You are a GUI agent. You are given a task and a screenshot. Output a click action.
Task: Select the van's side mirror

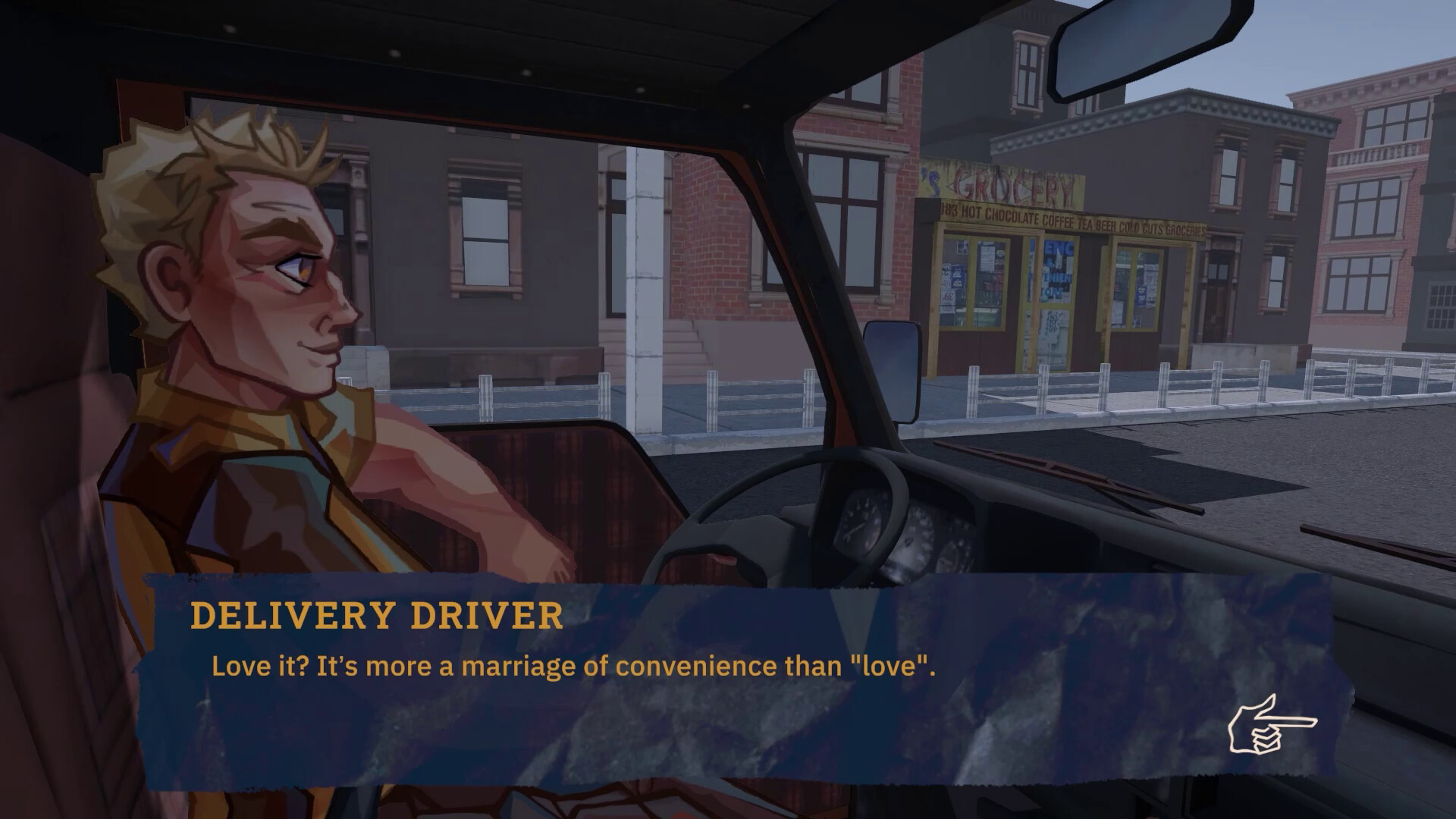click(x=893, y=372)
